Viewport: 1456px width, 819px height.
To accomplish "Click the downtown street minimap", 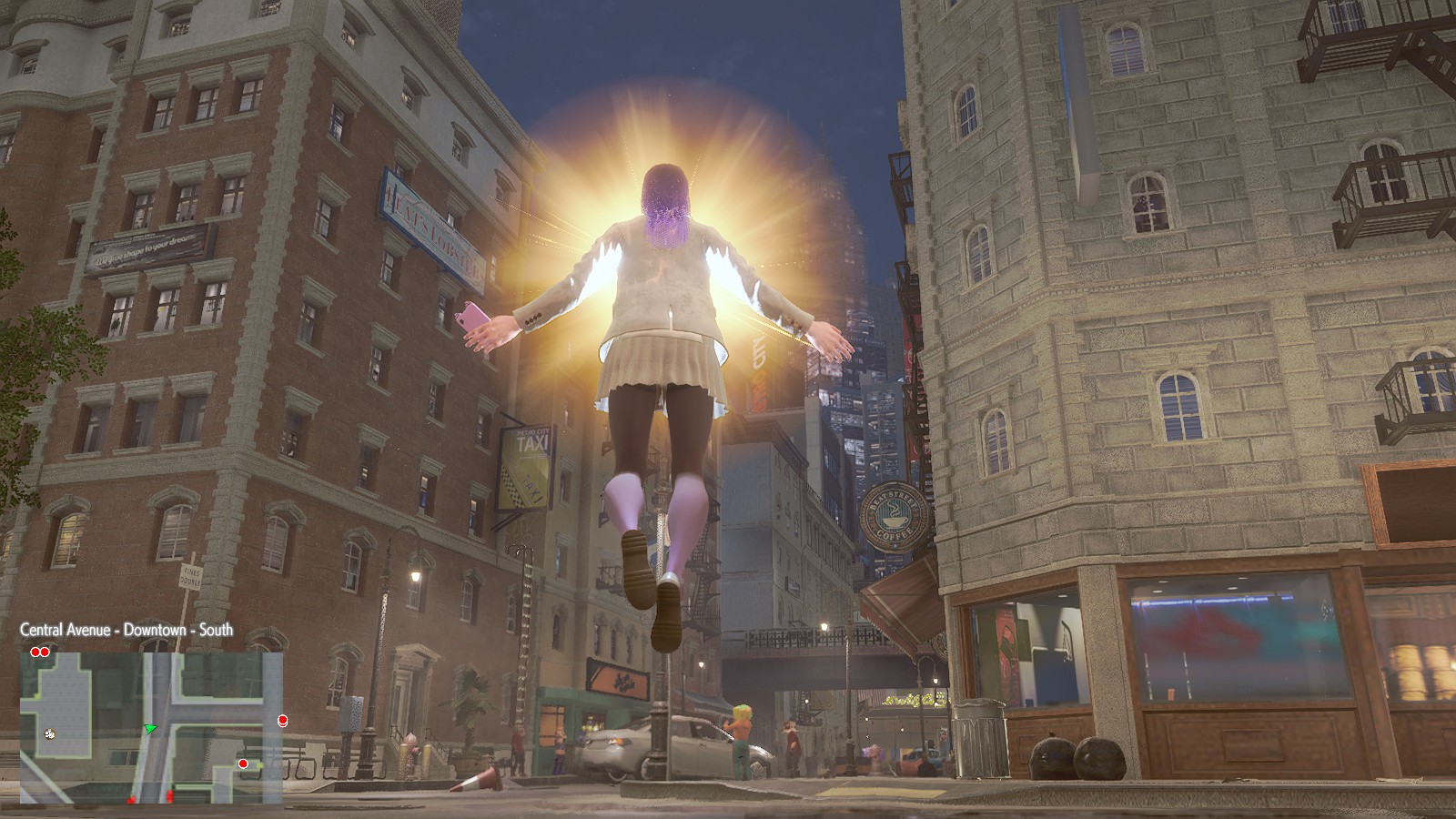I will pyautogui.click(x=151, y=726).
